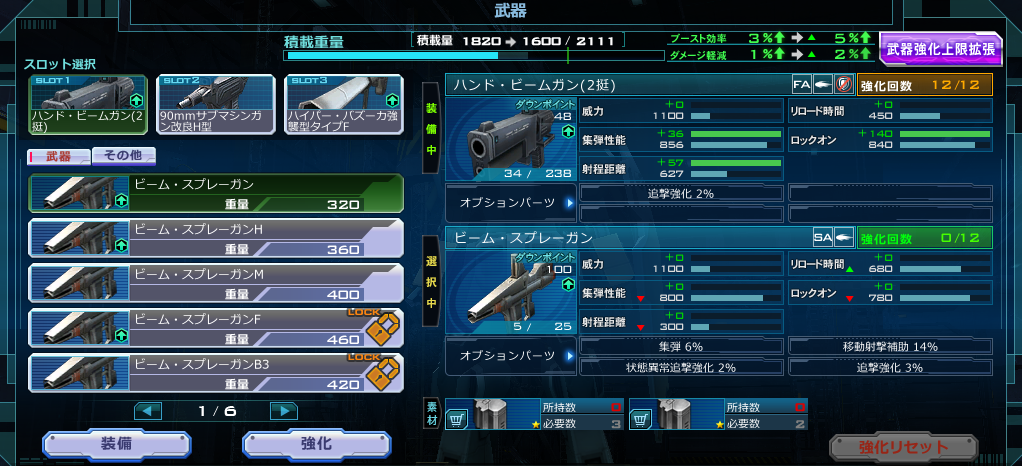
Task: Switch to the 武器 tab
Action: 58,156
